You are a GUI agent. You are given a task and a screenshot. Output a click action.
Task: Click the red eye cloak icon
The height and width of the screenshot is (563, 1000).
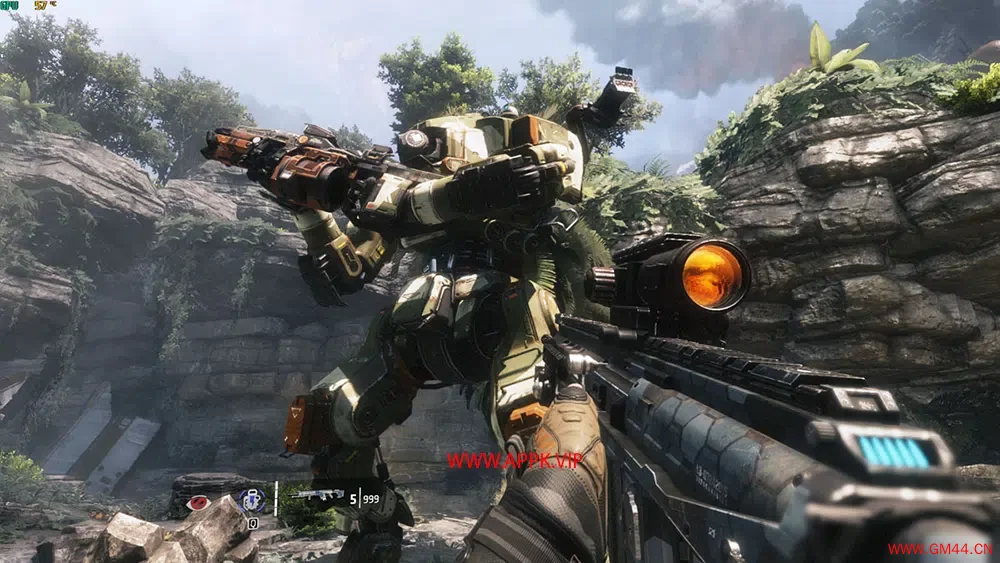(x=198, y=502)
